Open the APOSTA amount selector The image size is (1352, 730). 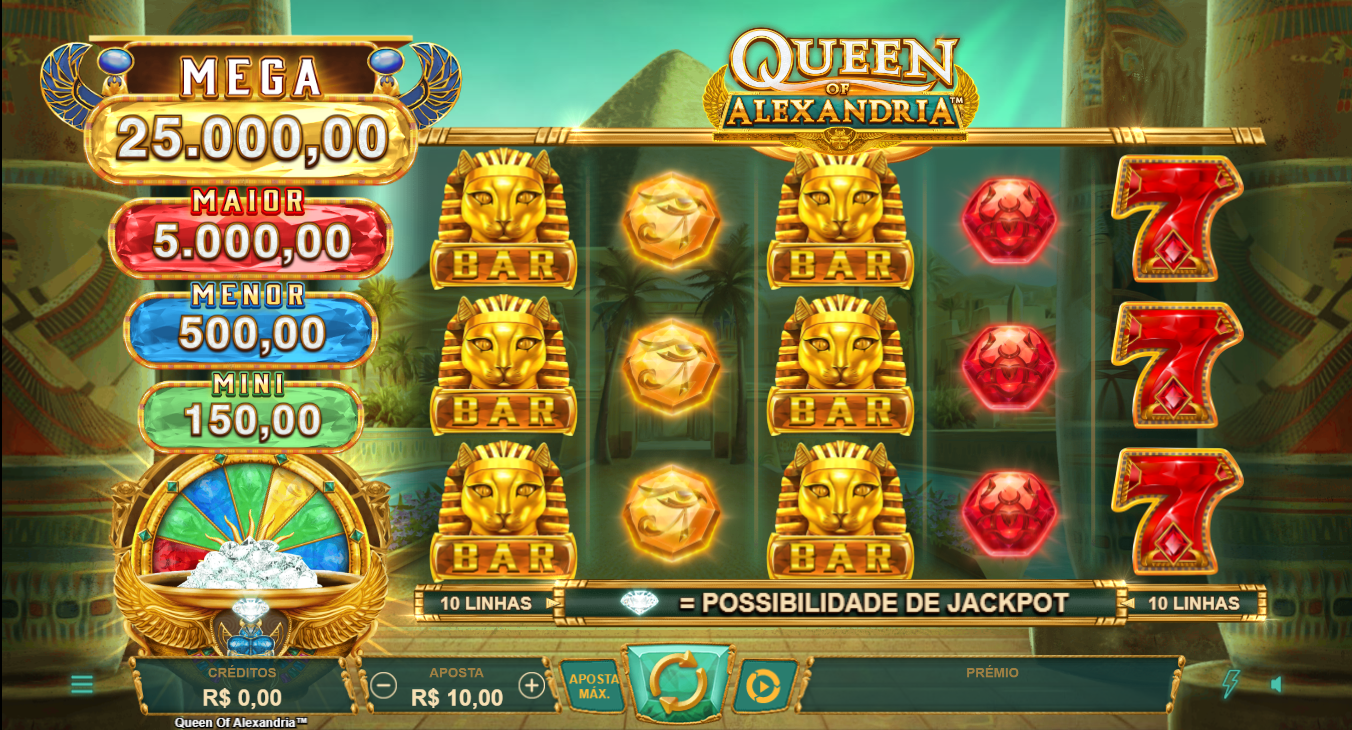456,687
